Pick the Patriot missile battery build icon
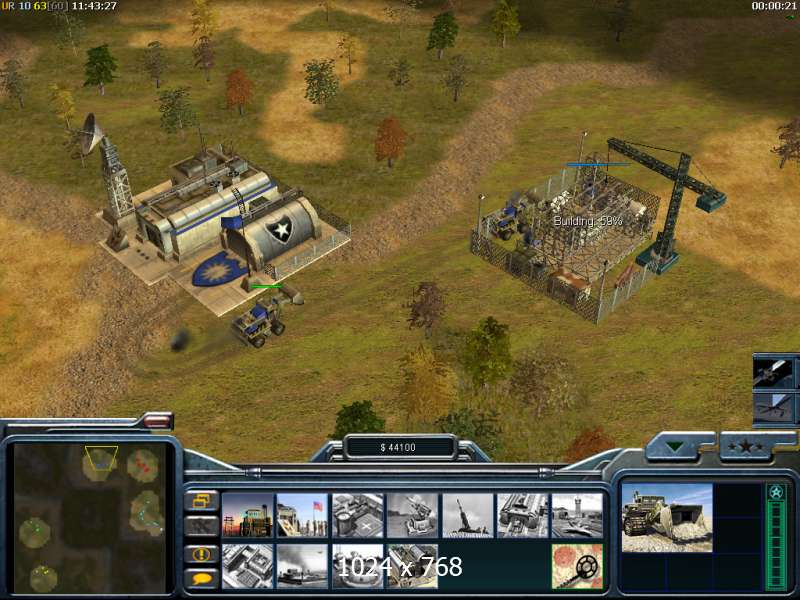Screen dimensions: 800x600 click(x=412, y=515)
